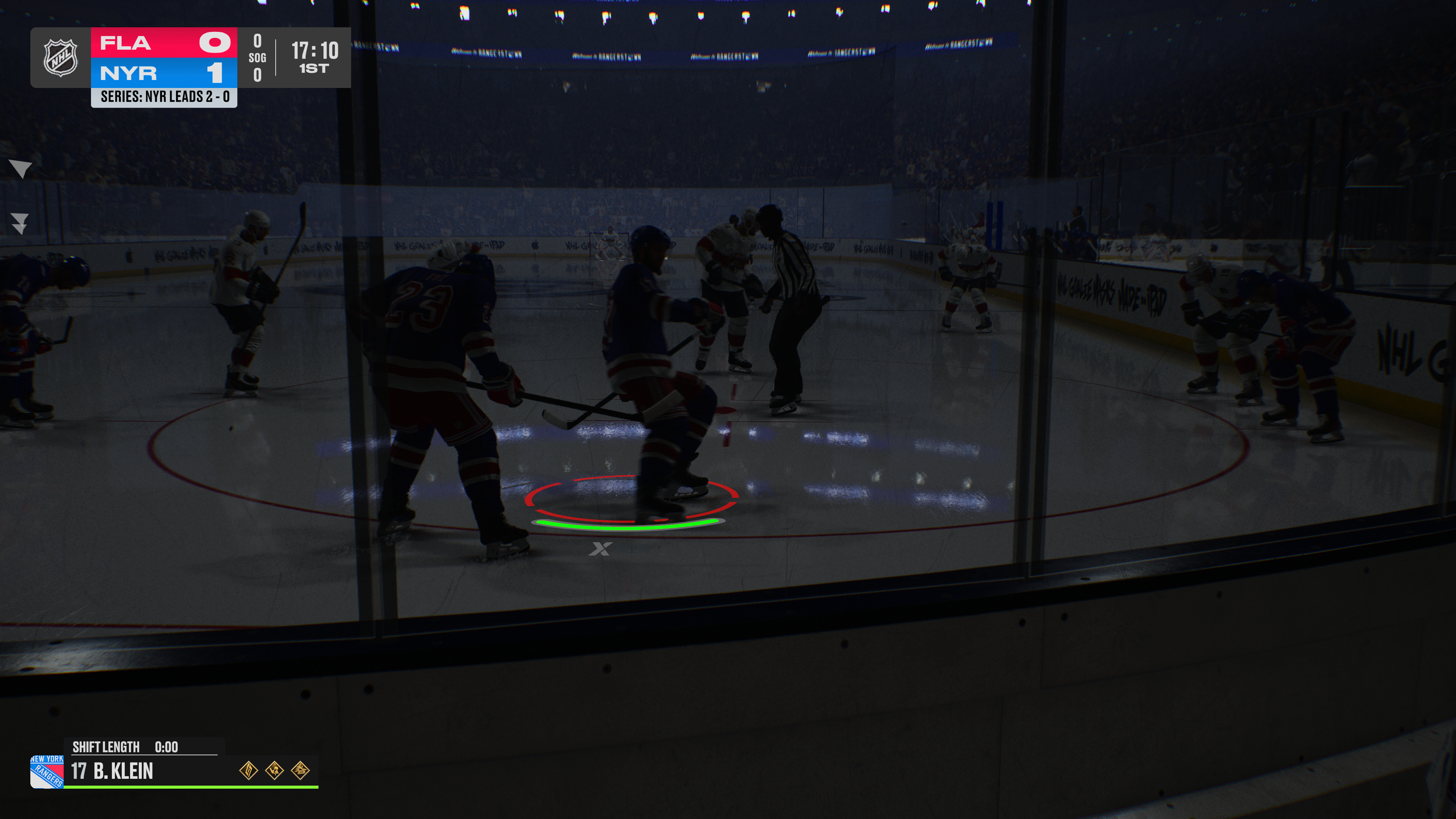Screen dimensions: 1456x819
Task: Select the first gold diamond ability icon
Action: [249, 770]
